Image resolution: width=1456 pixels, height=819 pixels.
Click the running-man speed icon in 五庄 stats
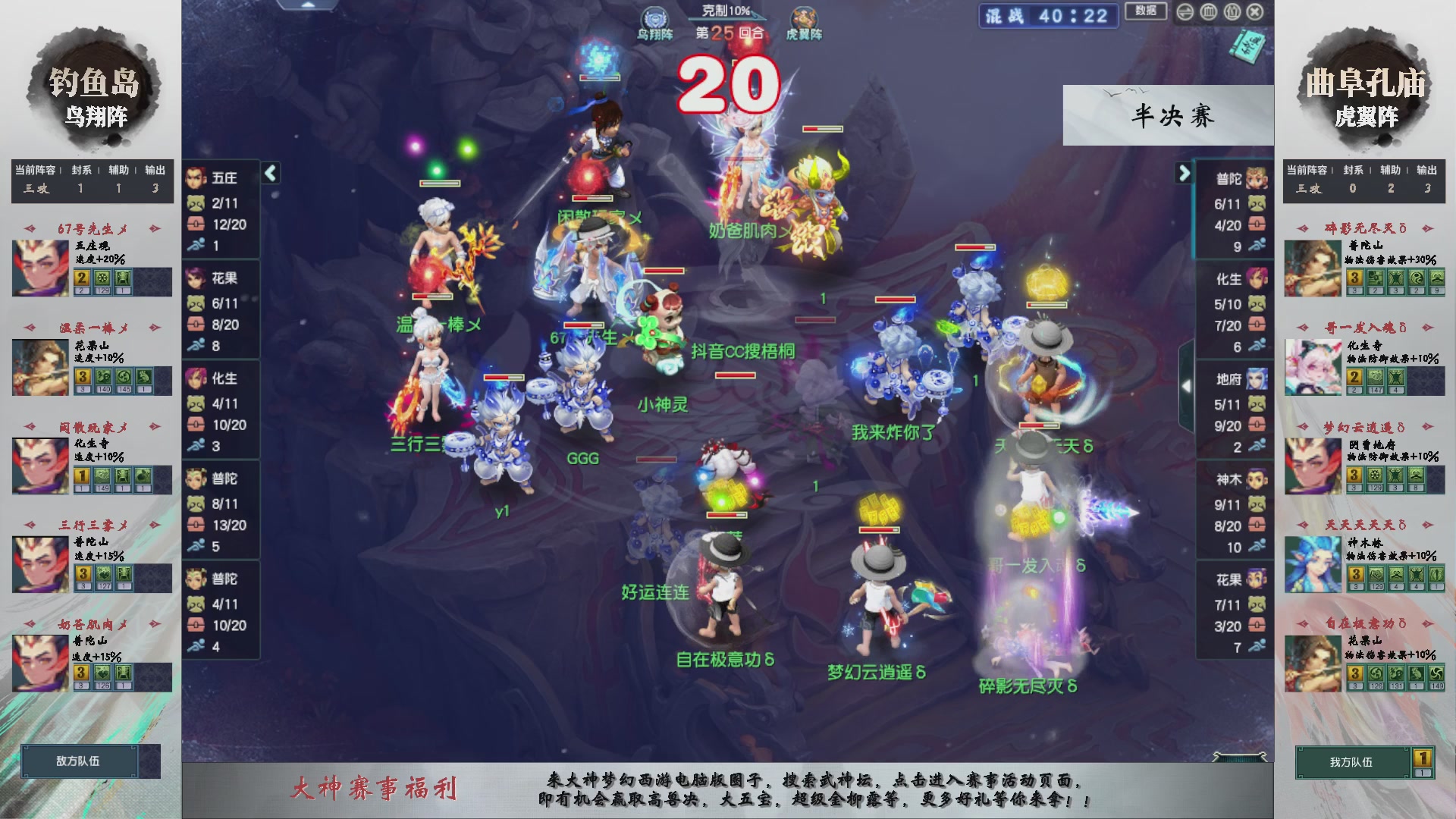197,244
